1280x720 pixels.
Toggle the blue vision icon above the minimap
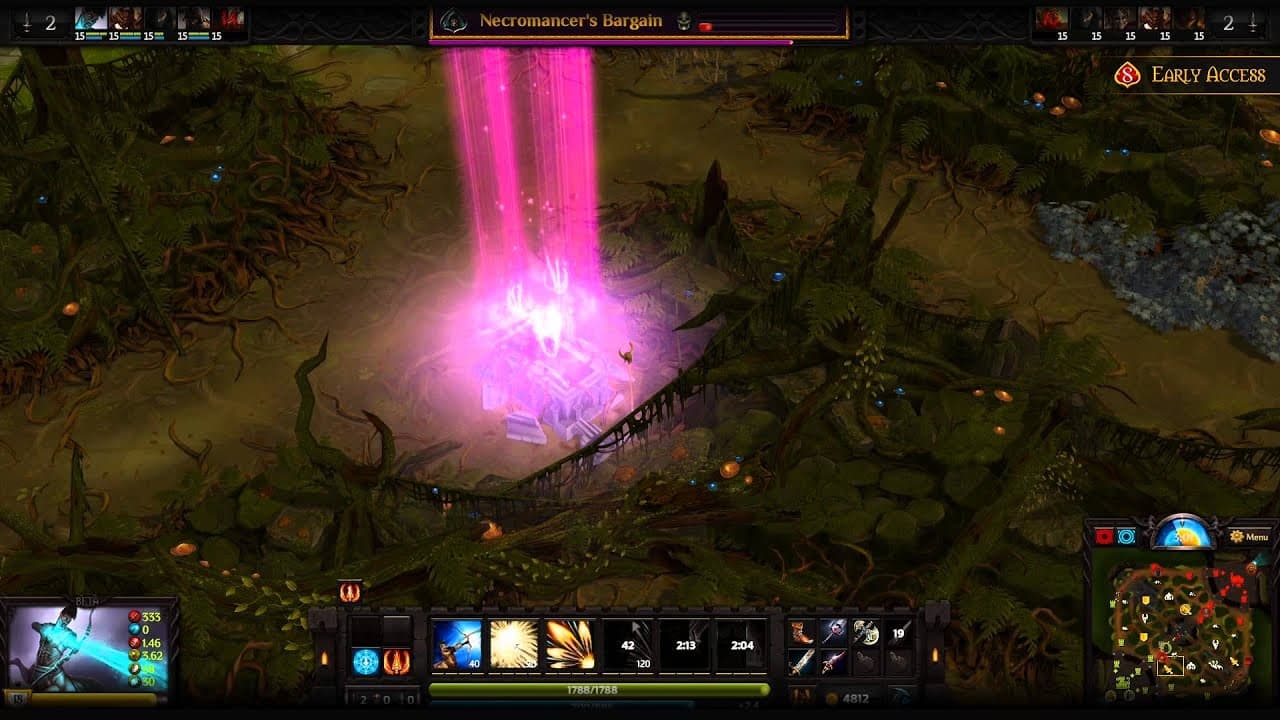[x=1126, y=537]
